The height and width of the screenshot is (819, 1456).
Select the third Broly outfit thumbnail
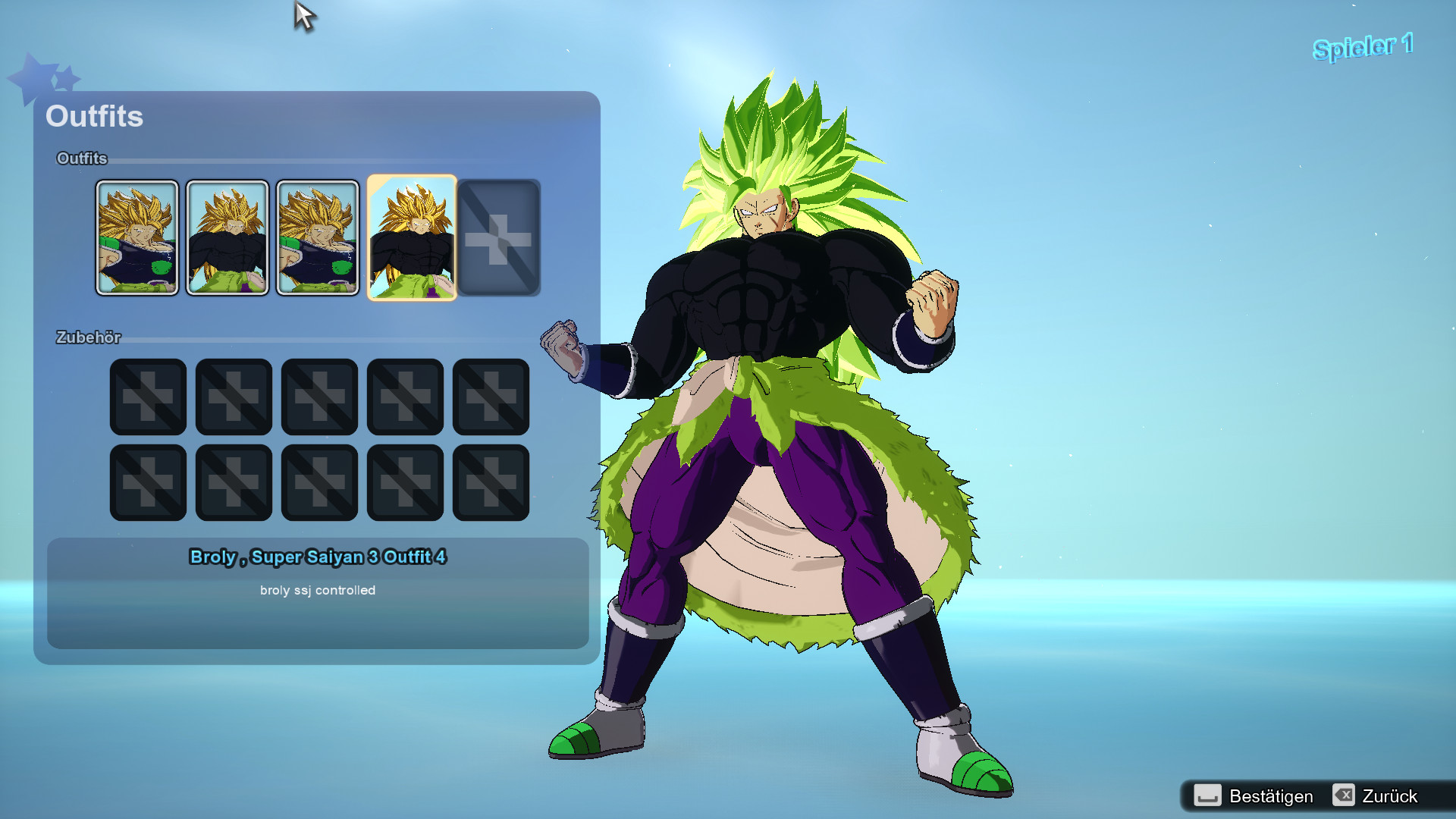[318, 237]
